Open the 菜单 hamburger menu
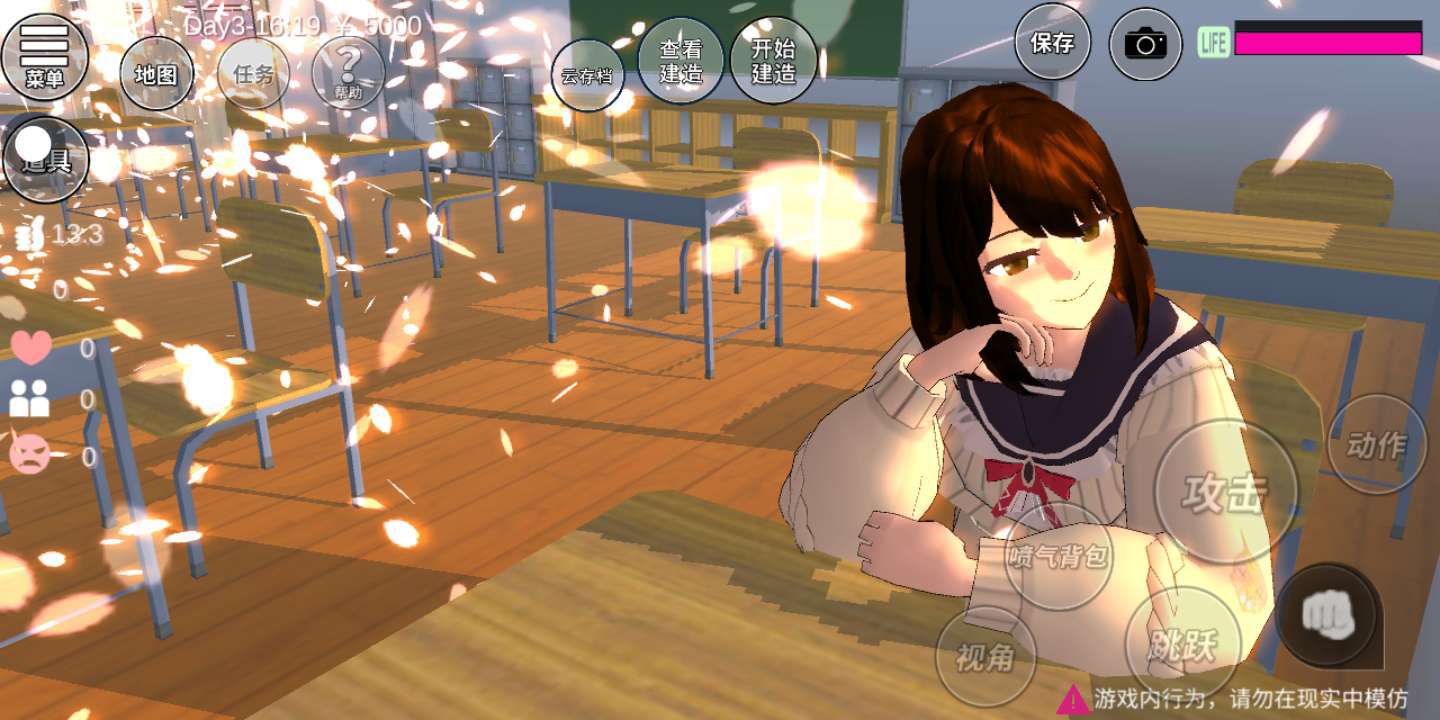This screenshot has height=720, width=1440. click(44, 55)
